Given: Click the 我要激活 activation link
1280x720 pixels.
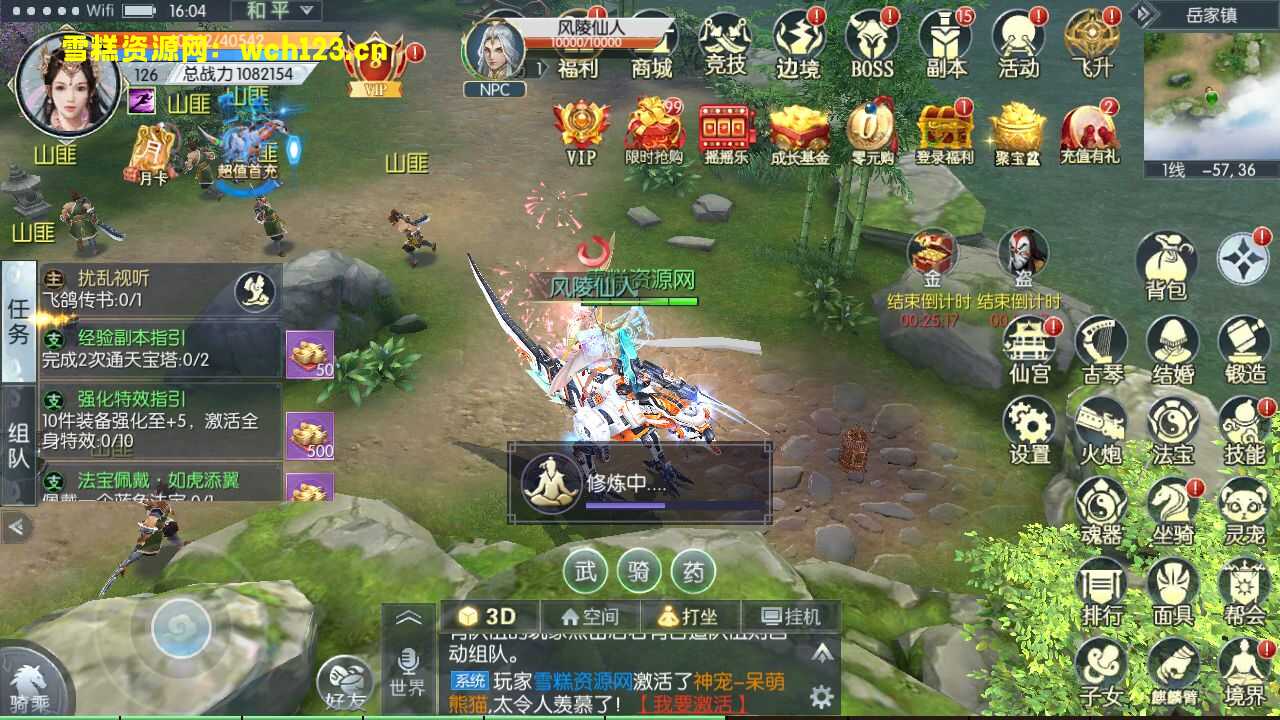Looking at the screenshot, I should point(690,703).
